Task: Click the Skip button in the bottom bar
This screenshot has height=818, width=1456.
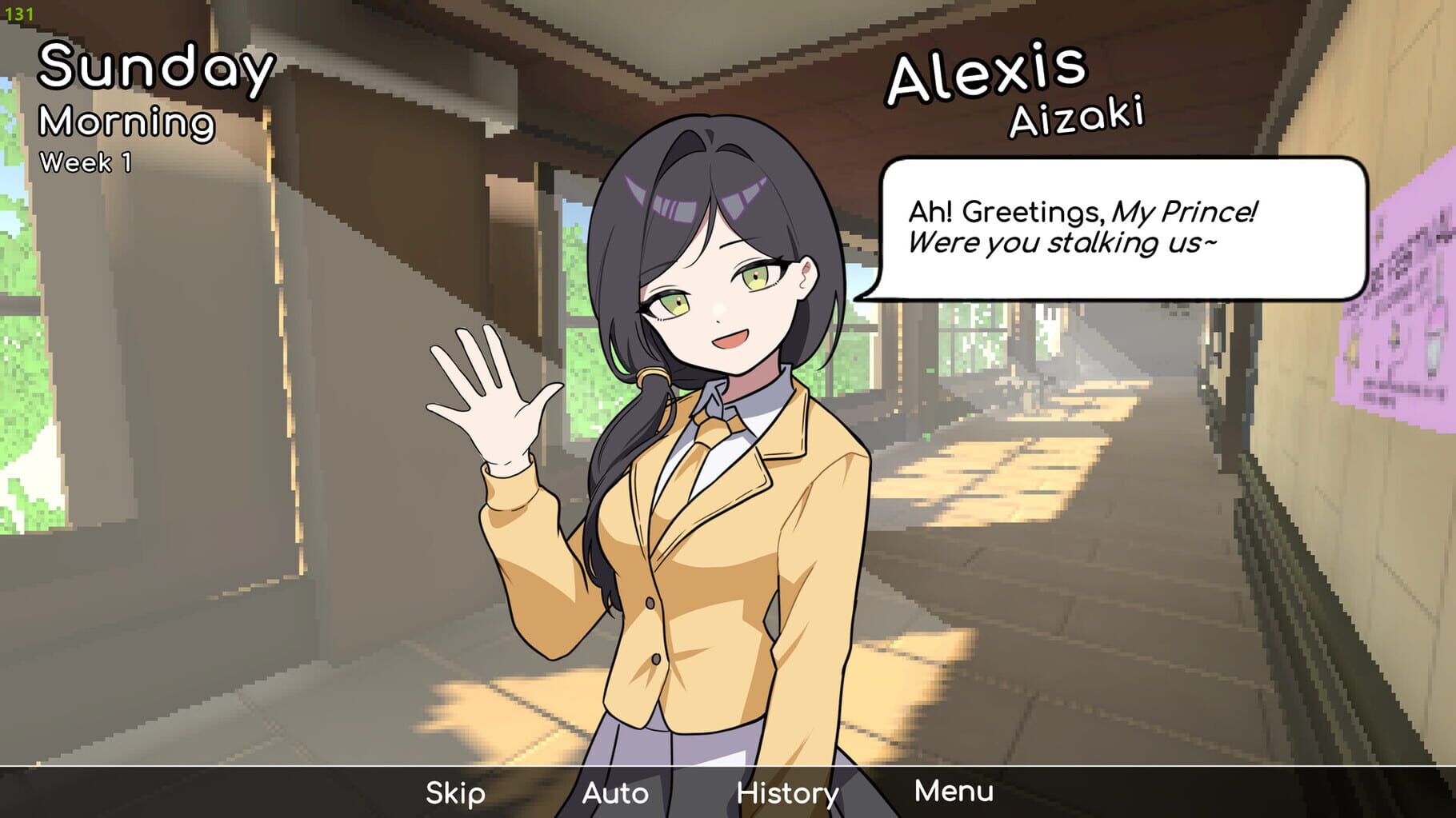Action: [454, 793]
